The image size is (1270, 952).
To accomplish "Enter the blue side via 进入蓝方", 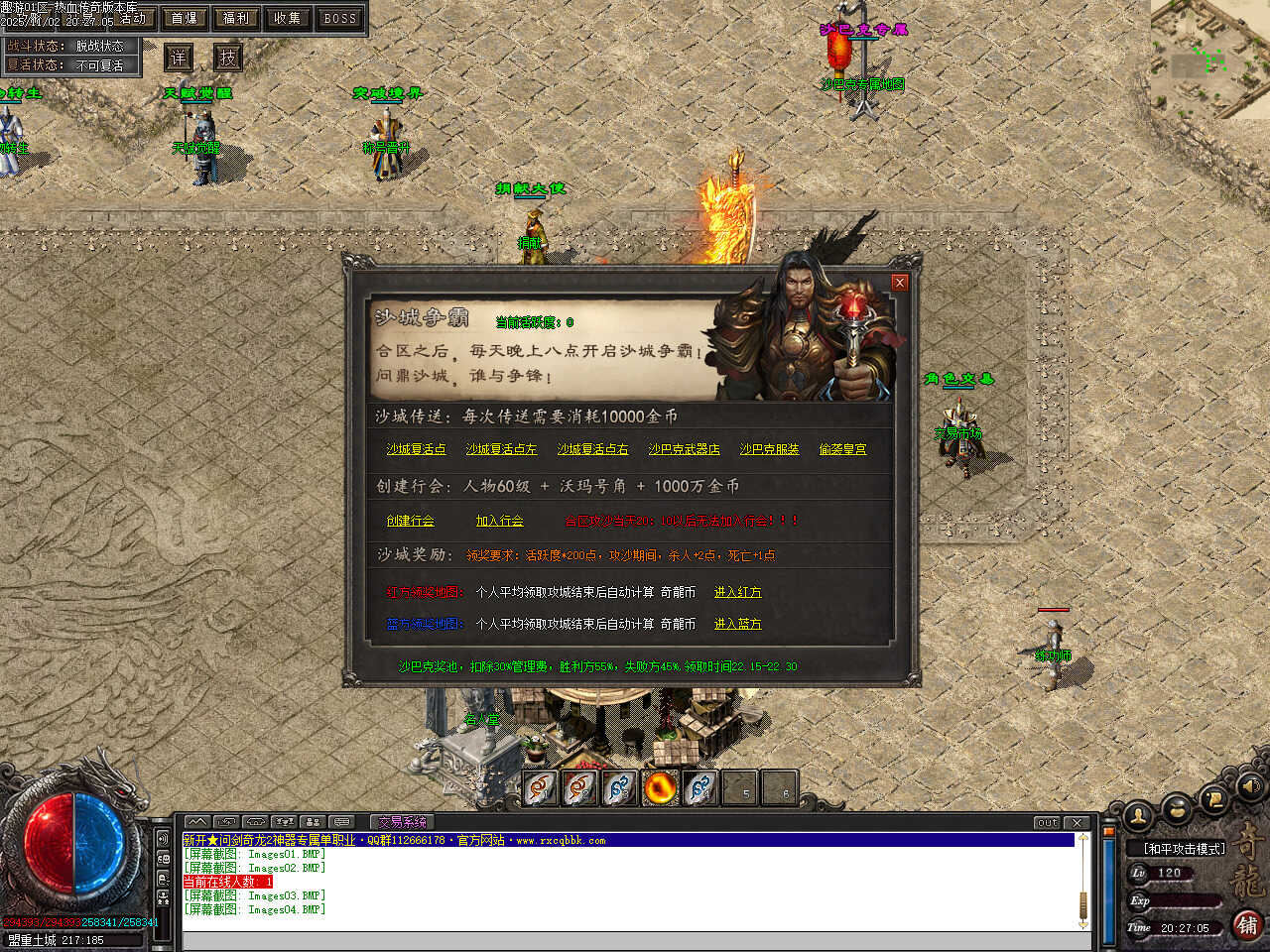I will (737, 624).
